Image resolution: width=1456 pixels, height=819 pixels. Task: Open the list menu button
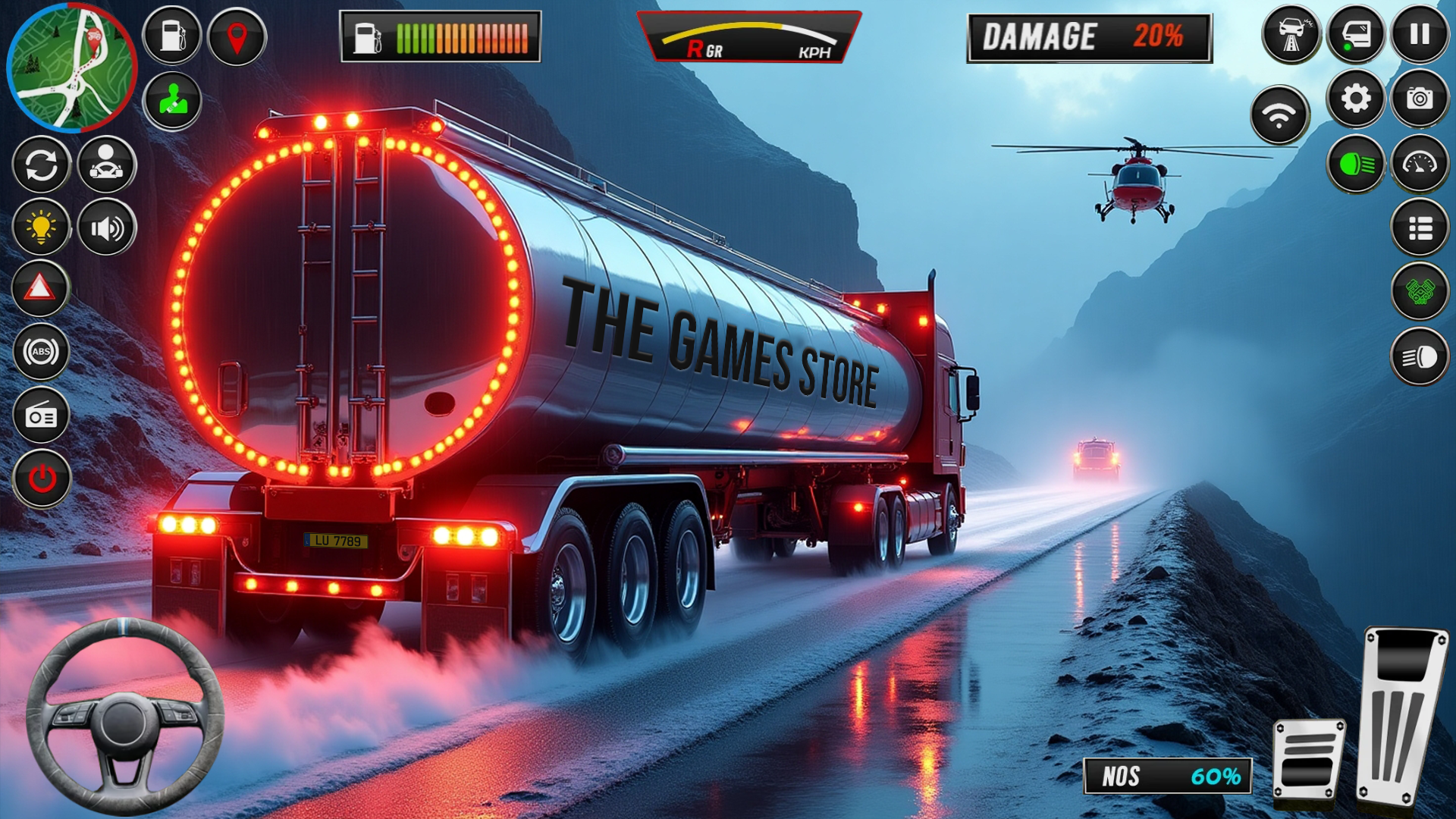[x=1420, y=227]
